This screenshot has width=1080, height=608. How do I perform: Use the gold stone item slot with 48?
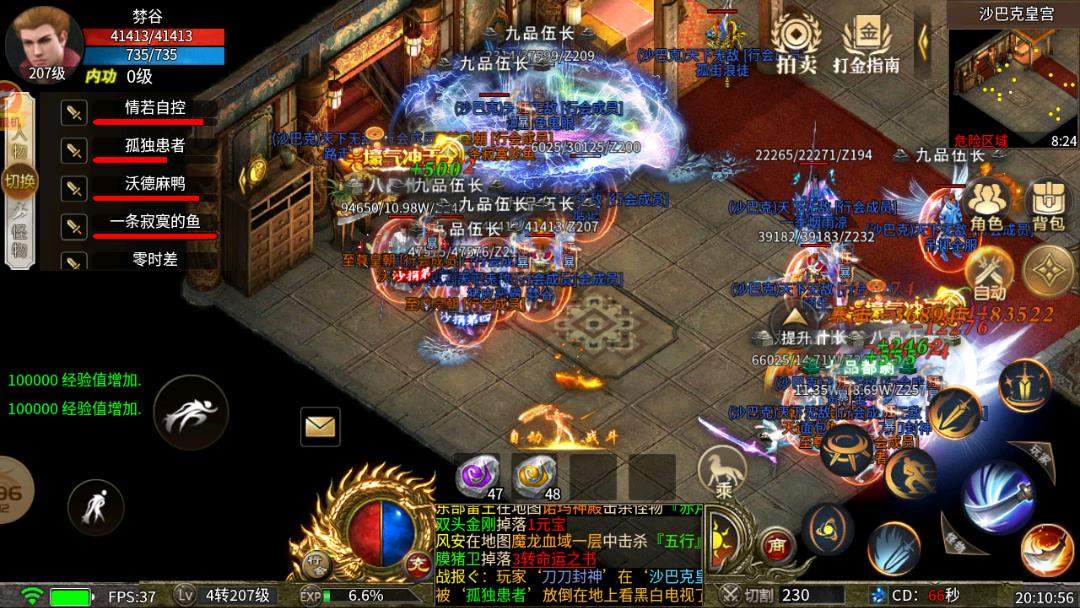tap(535, 477)
